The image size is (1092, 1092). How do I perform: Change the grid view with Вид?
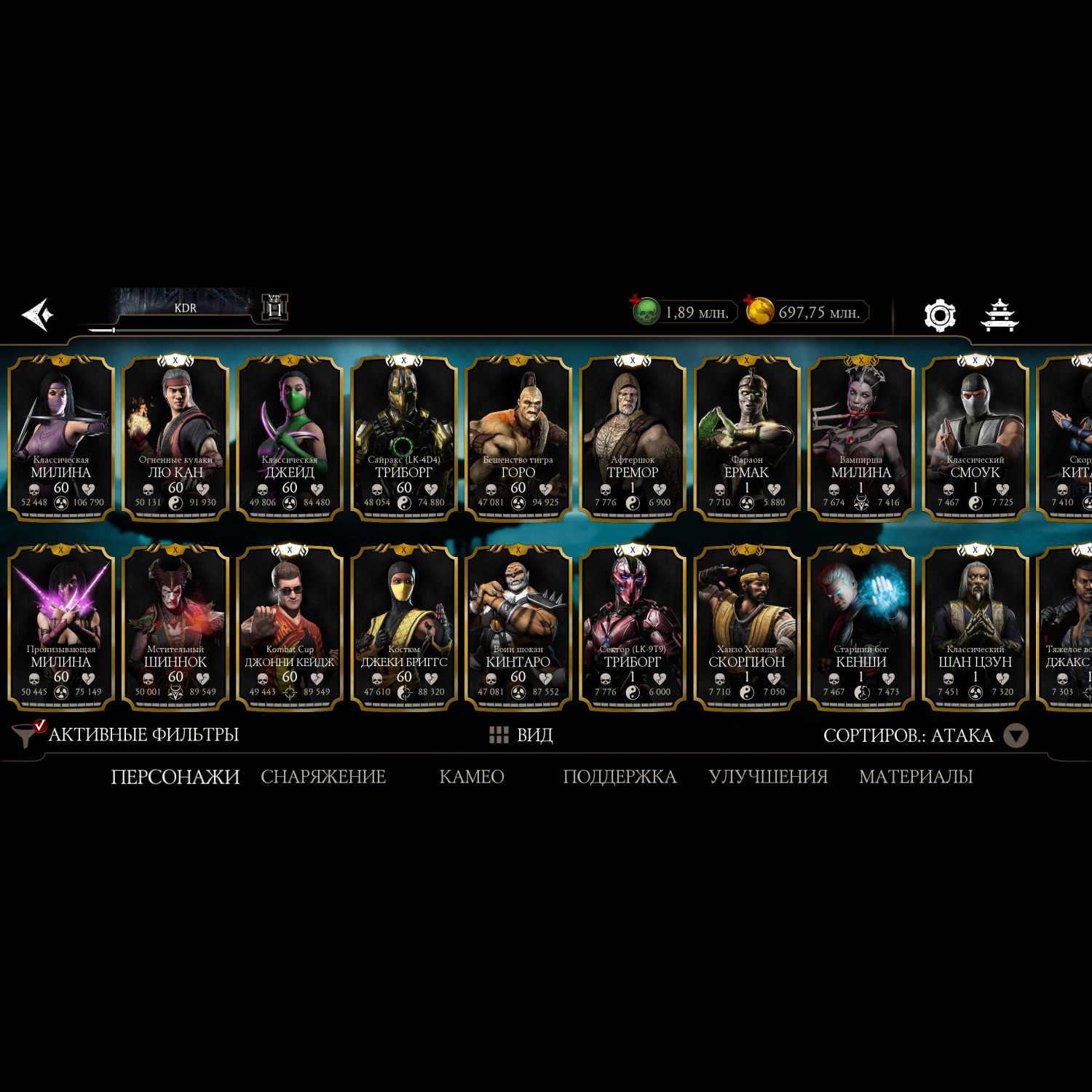coord(521,735)
